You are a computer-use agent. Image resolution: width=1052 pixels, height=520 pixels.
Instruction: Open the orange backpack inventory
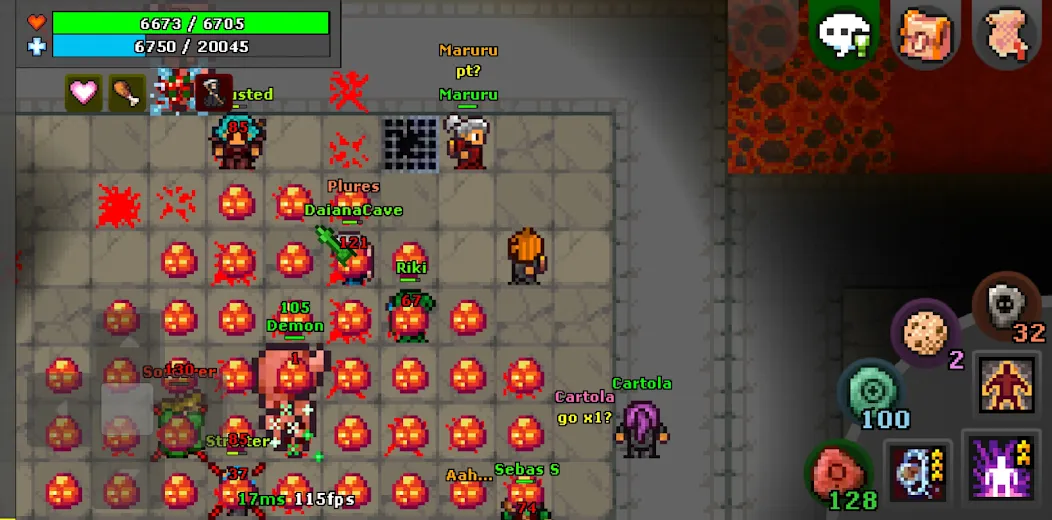coord(926,33)
